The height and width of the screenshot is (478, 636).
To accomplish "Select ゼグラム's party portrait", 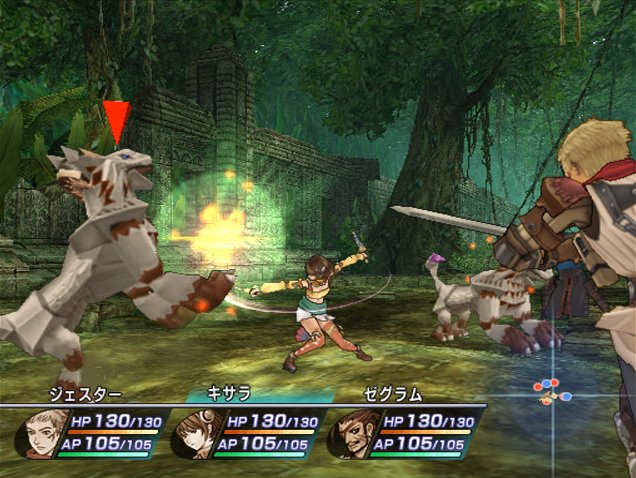I will (x=350, y=433).
